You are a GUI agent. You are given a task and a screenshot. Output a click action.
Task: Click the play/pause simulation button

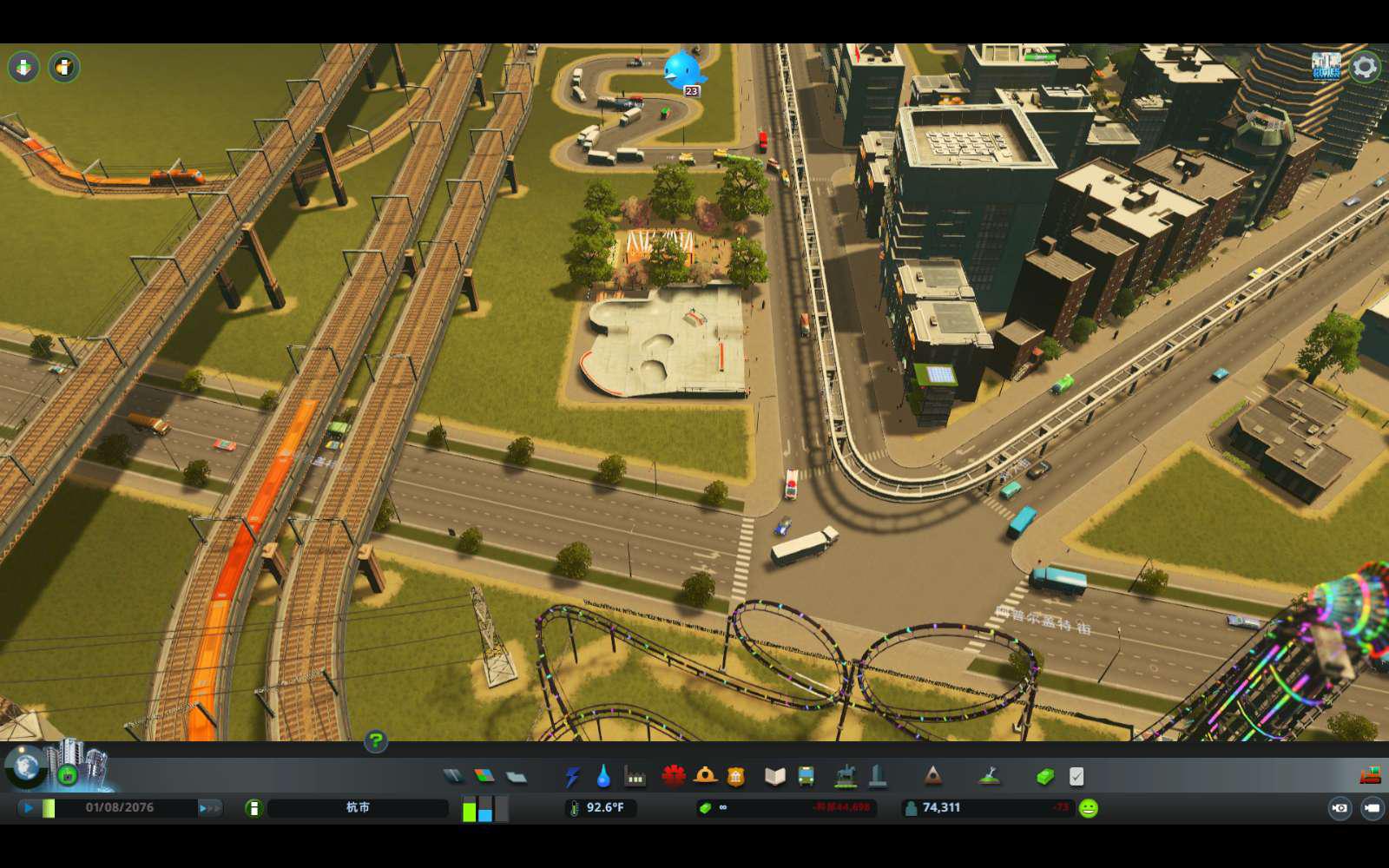29,808
